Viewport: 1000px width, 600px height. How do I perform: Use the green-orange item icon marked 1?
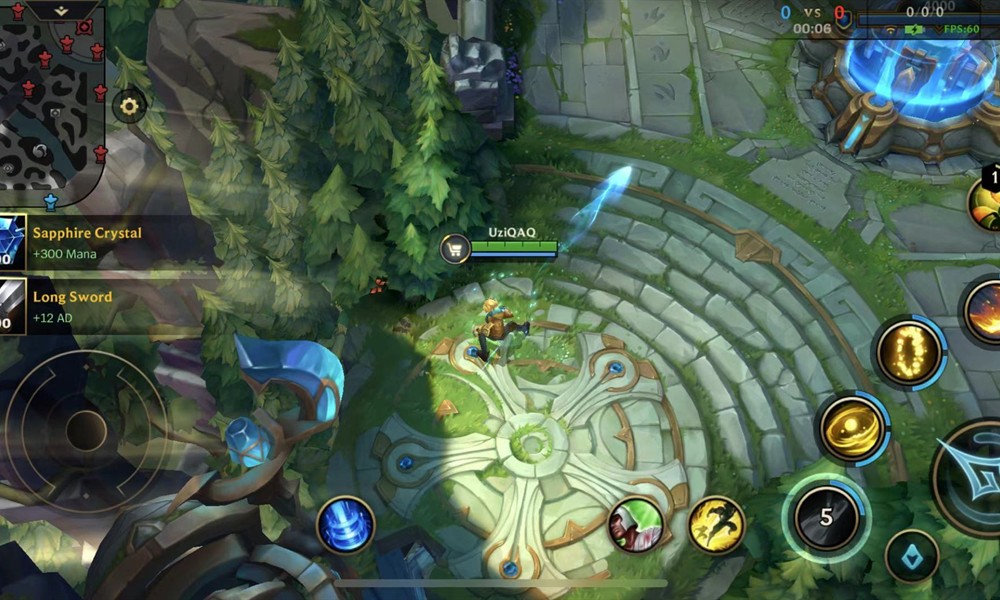coord(986,201)
